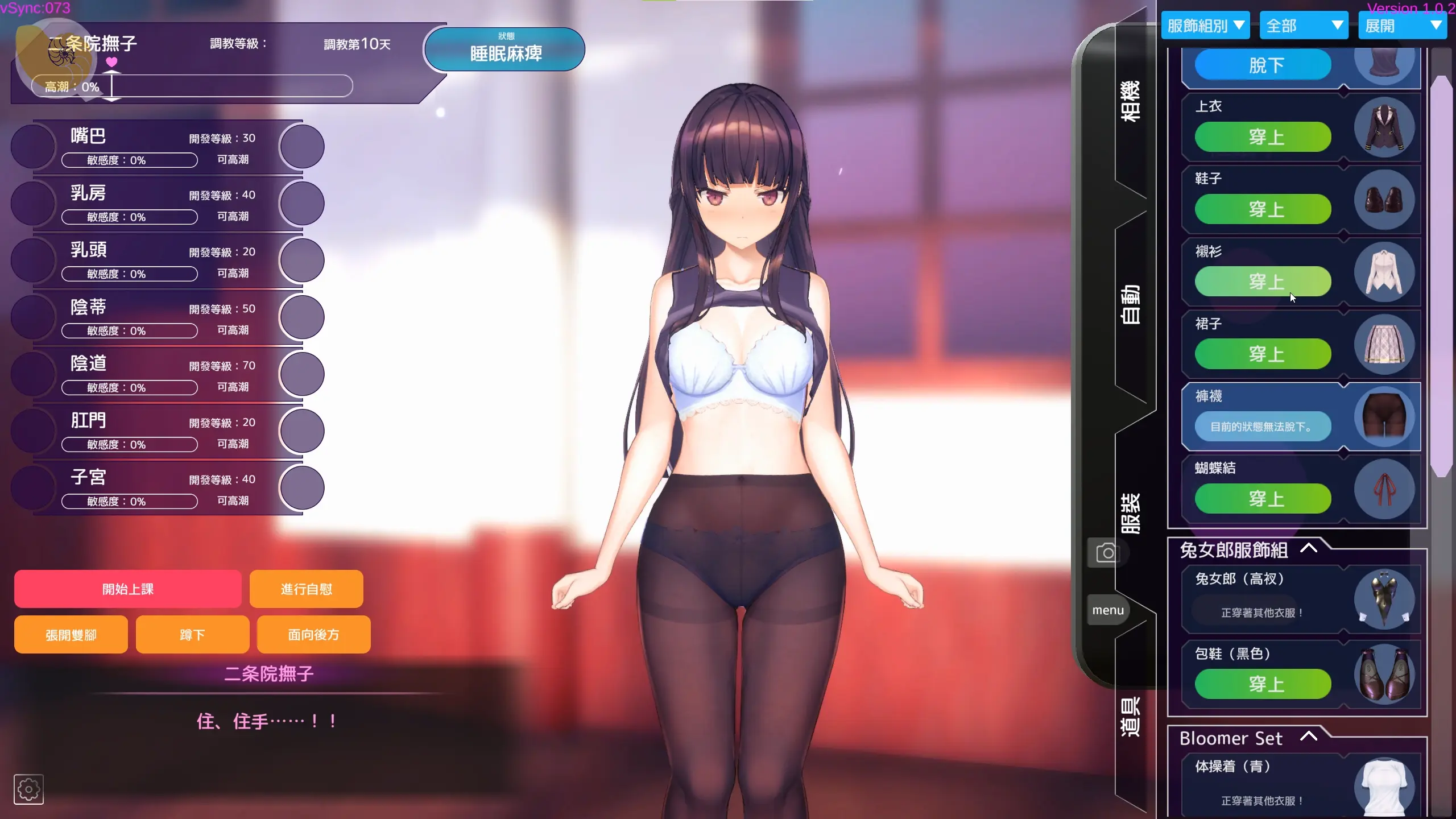Open the 全部 filter dropdown
The width and height of the screenshot is (1456, 819).
[x=1304, y=26]
